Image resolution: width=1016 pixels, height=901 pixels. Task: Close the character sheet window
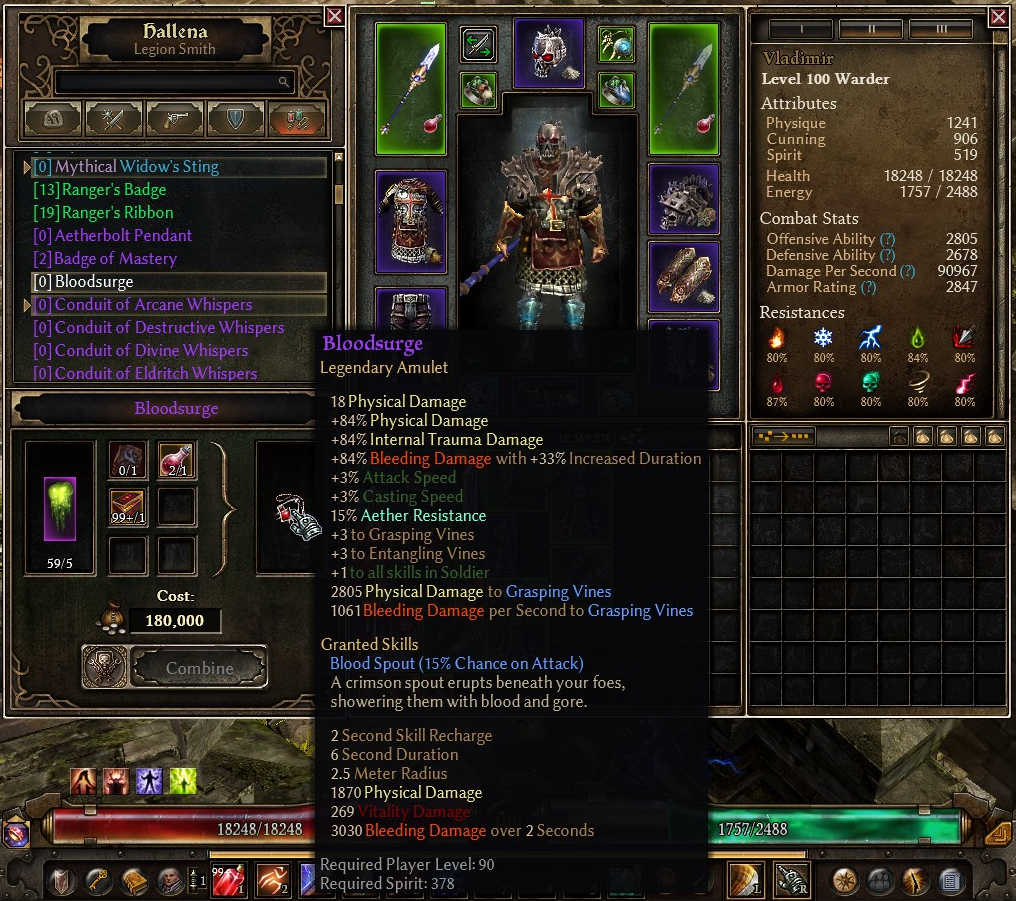pos(998,17)
